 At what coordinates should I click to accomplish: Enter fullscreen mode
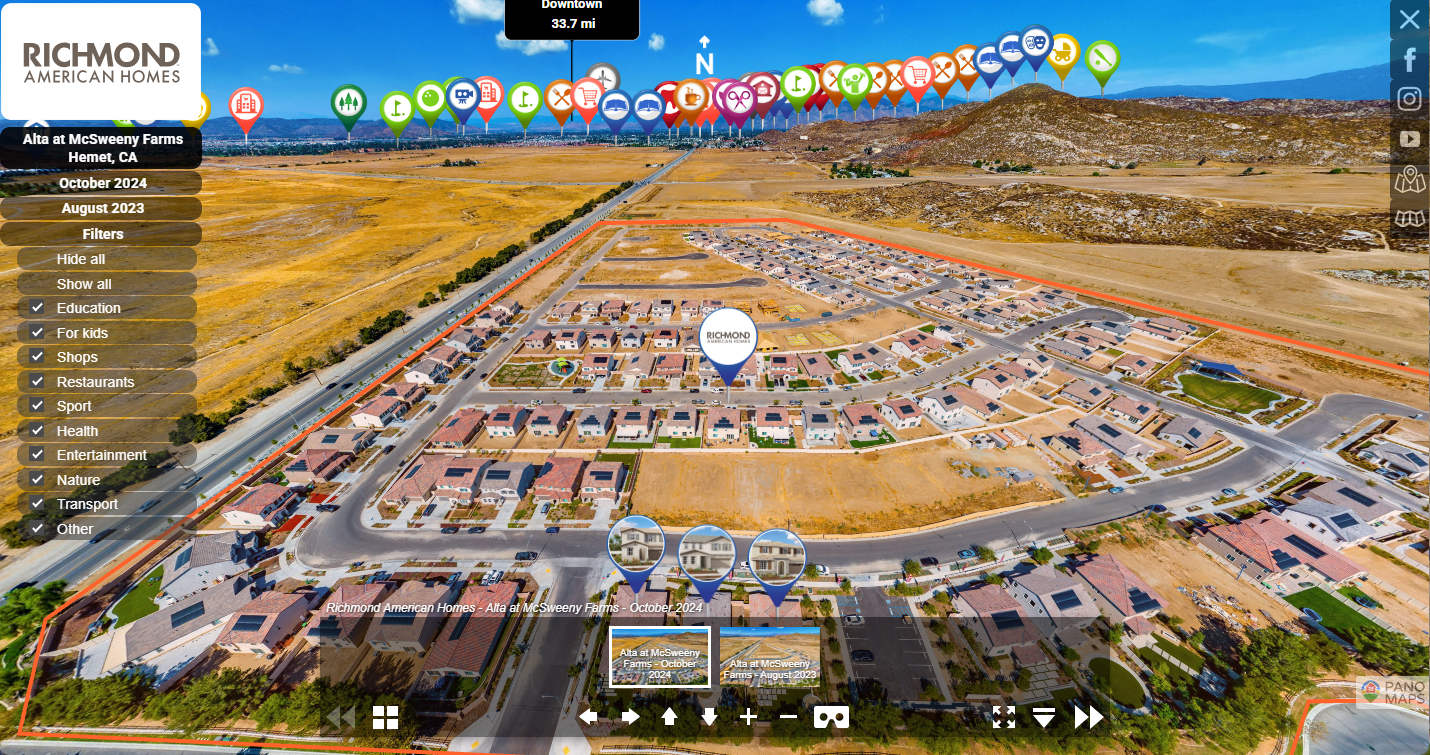[x=1003, y=716]
